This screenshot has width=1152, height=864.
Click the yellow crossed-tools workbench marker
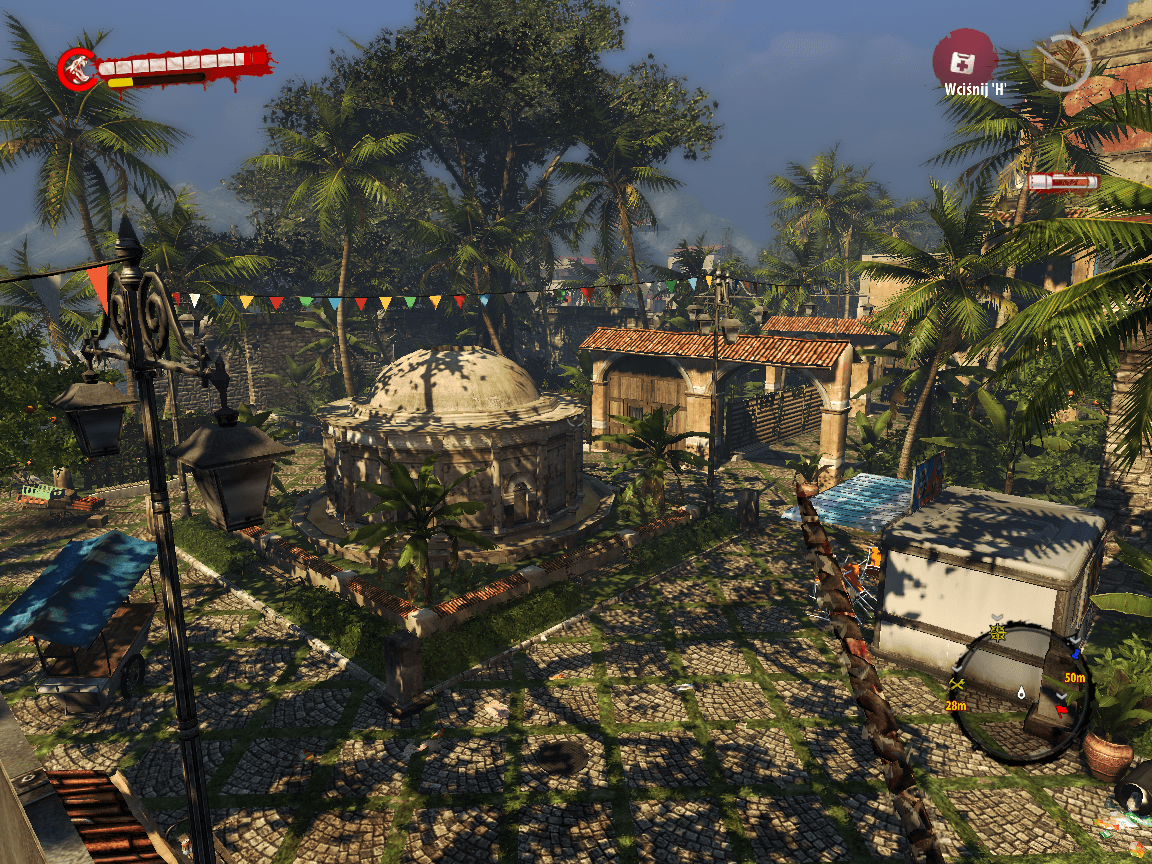(958, 685)
